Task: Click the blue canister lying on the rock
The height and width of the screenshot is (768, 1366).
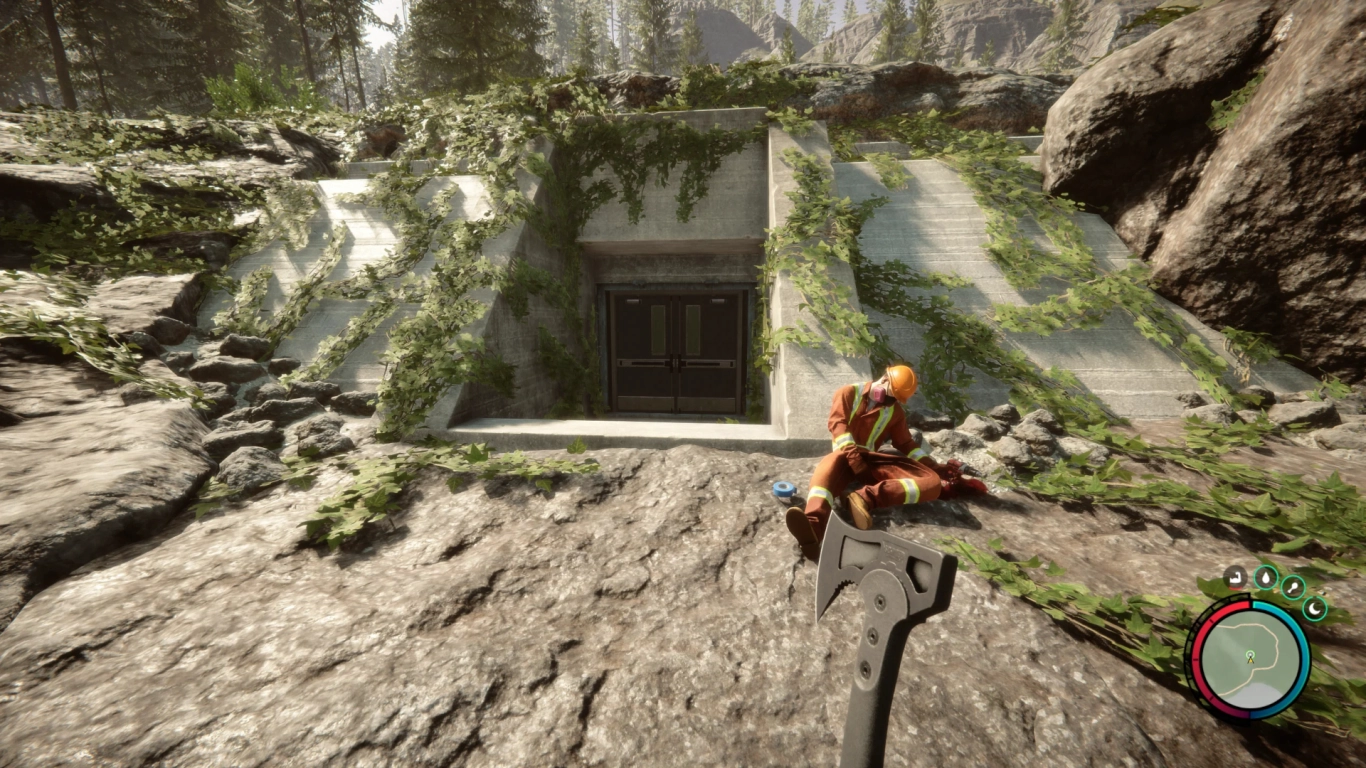Action: tap(785, 488)
